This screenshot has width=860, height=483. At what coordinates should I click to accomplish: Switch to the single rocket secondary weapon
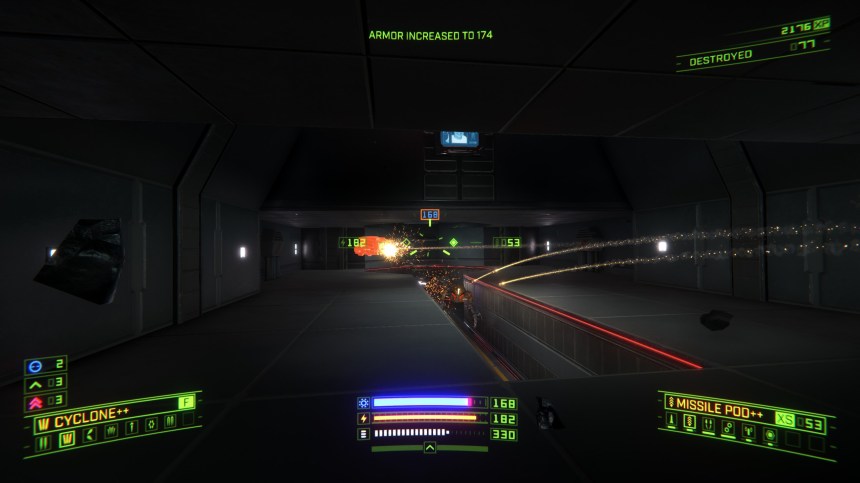672,419
